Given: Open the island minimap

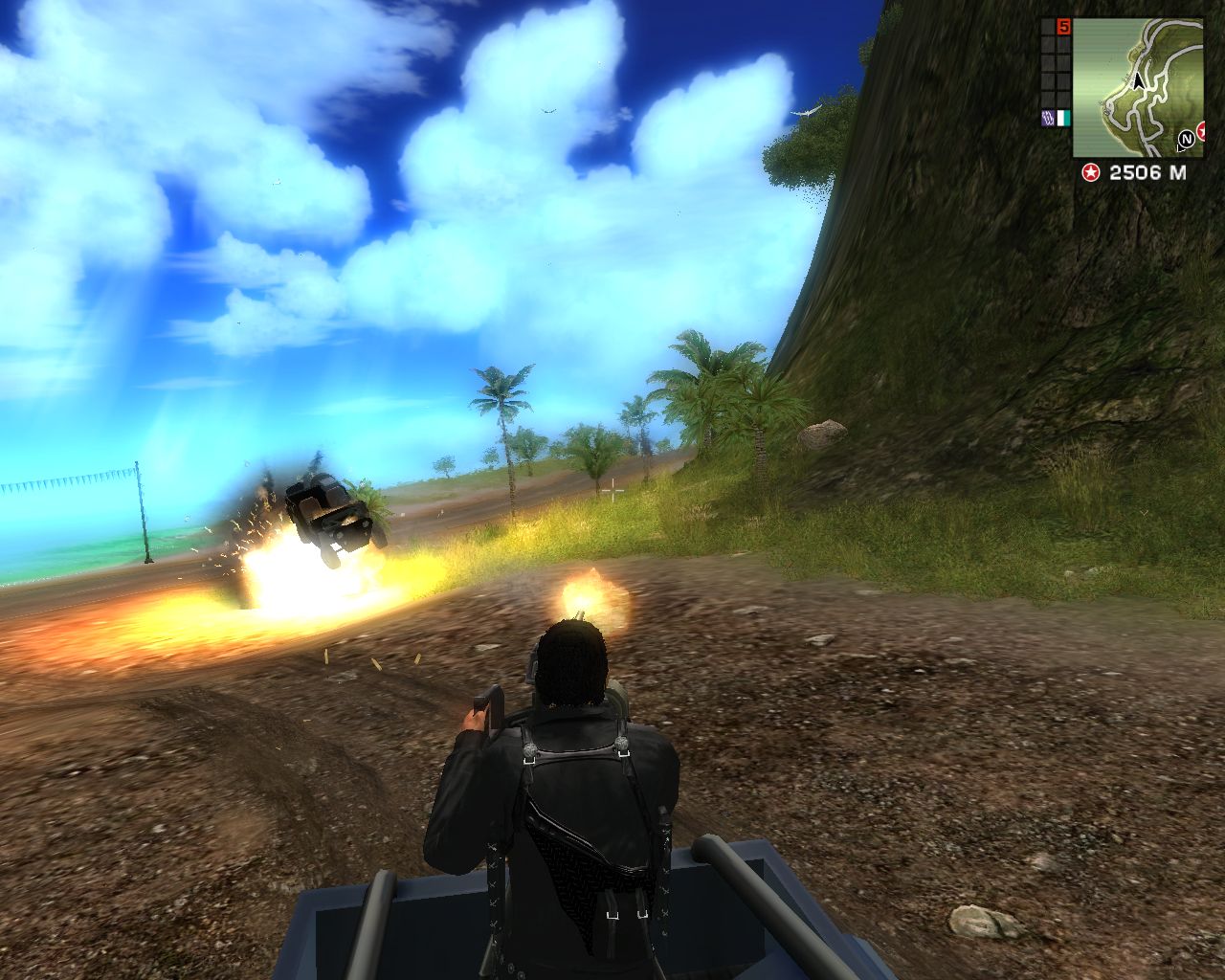Looking at the screenshot, I should [x=1137, y=86].
